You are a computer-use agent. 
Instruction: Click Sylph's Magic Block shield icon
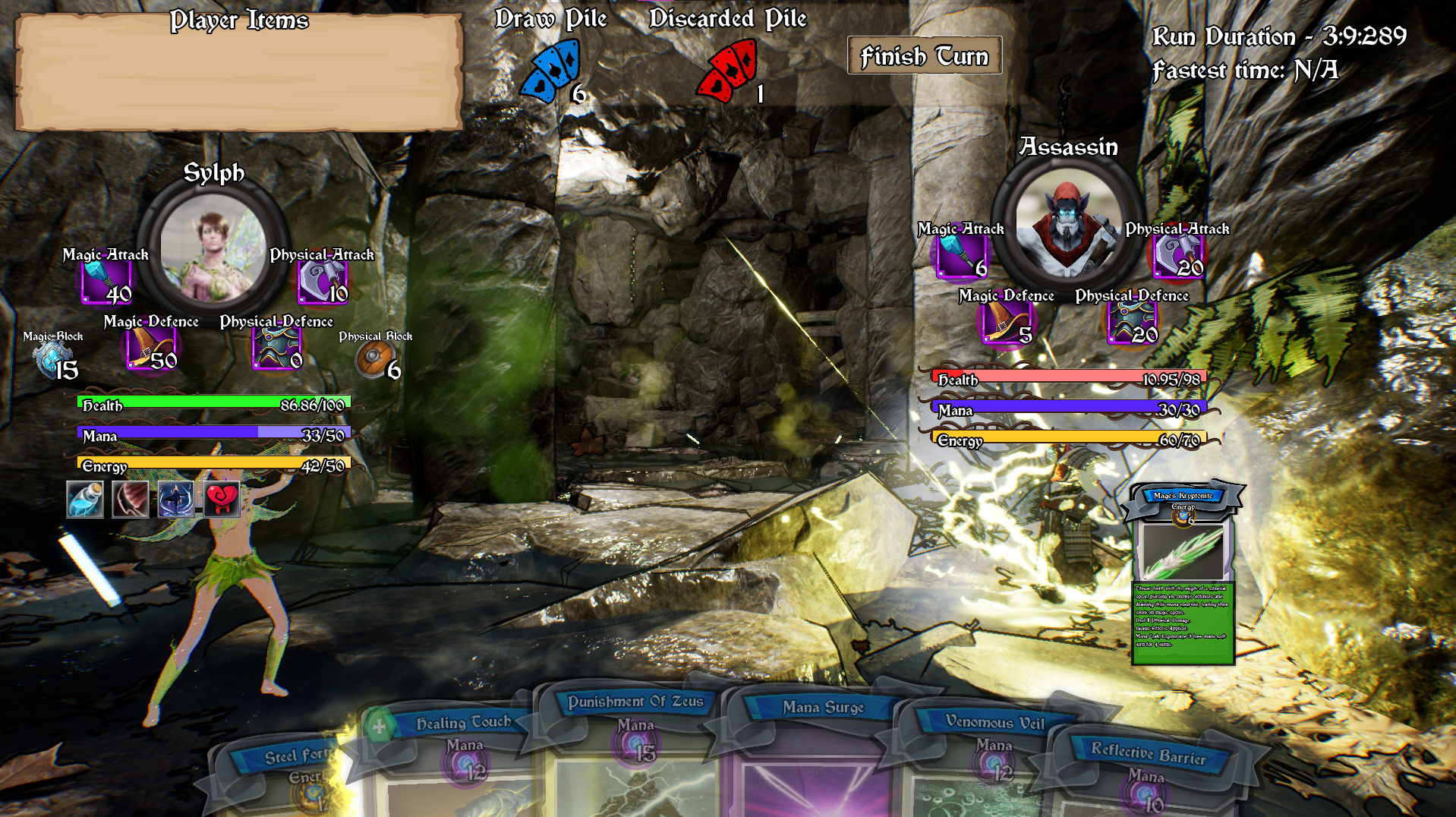(54, 359)
